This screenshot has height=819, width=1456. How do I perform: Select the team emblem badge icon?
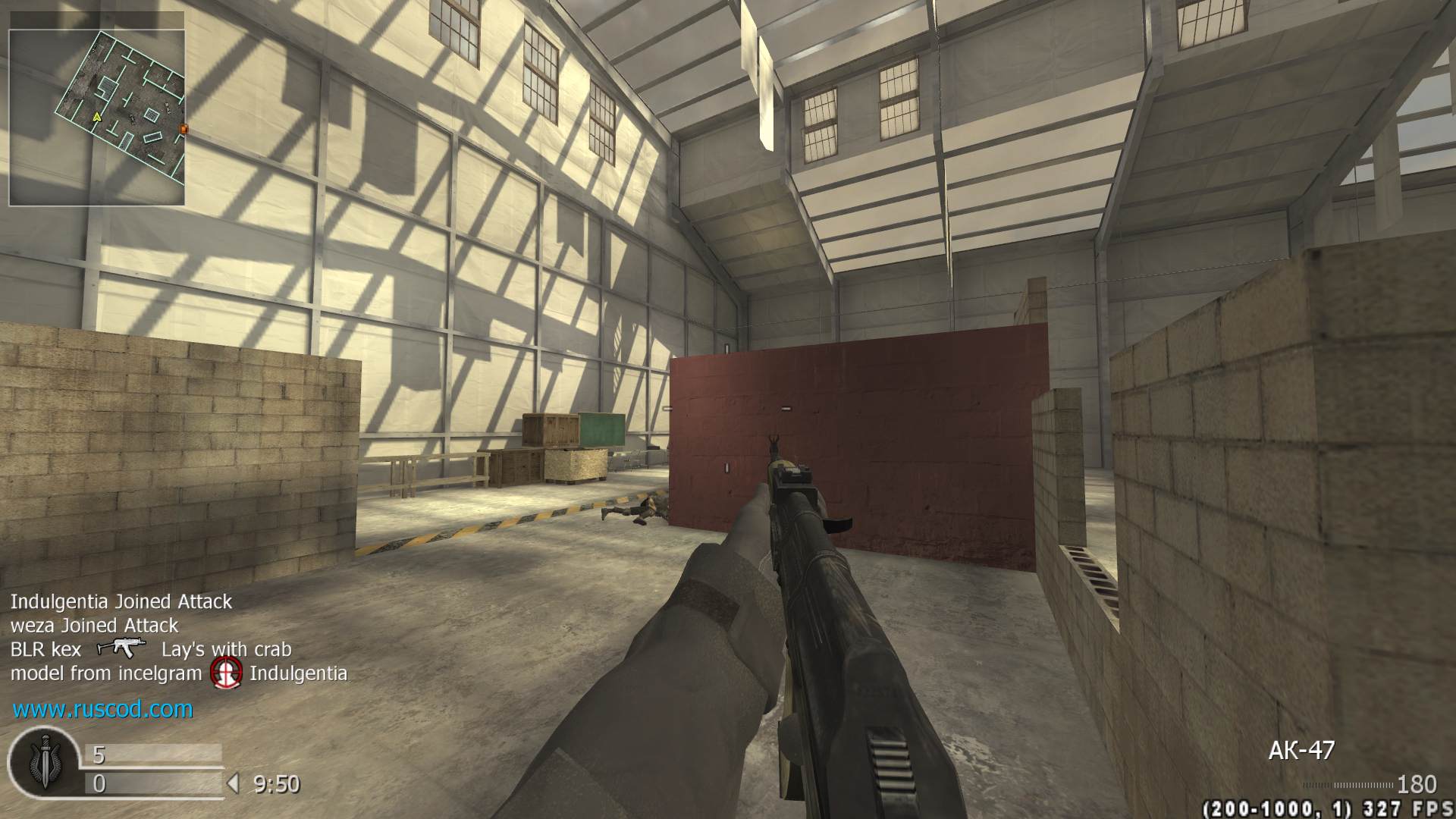point(44,765)
